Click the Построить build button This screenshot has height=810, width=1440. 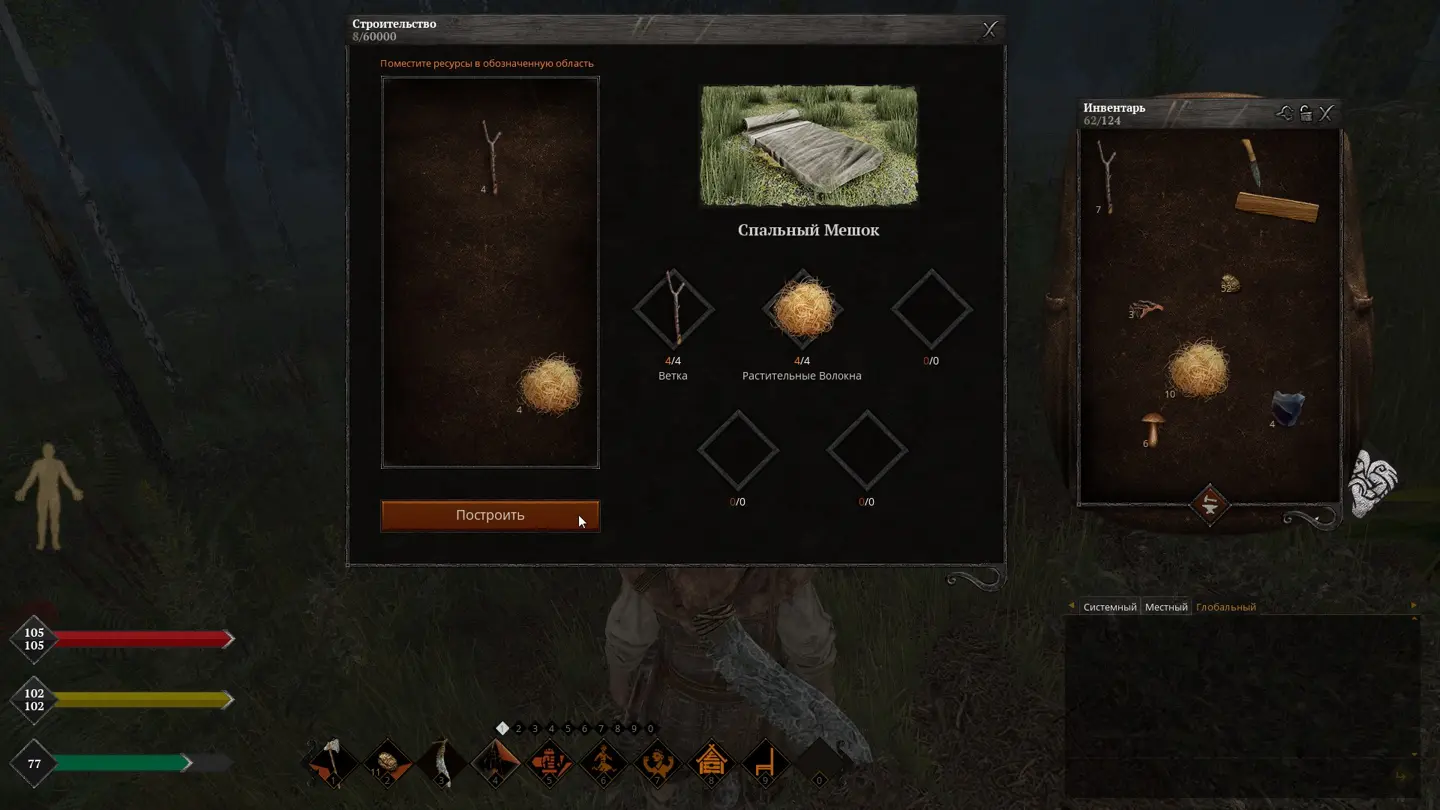[490, 516]
